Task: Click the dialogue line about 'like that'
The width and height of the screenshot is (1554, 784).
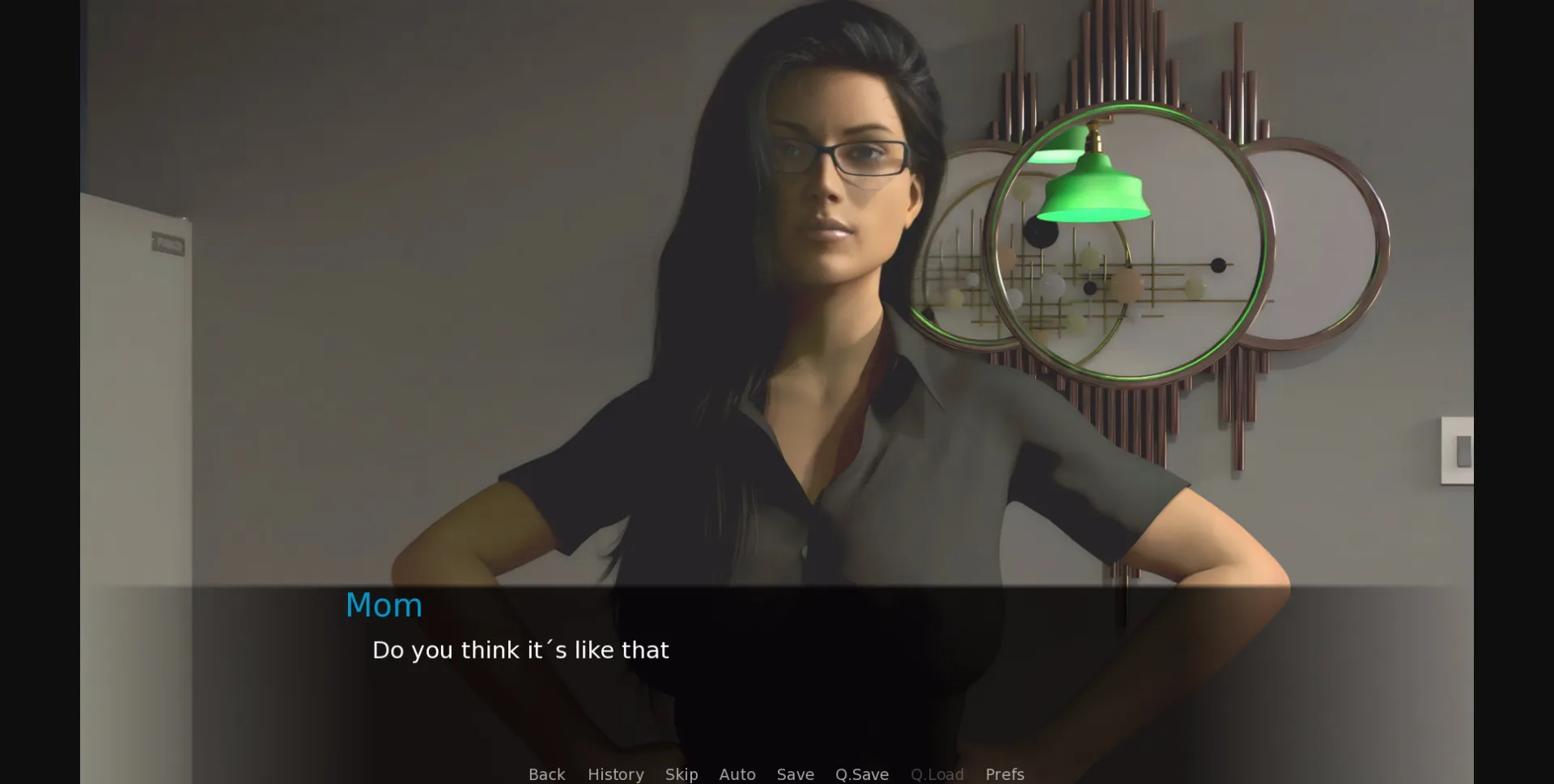Action: pyautogui.click(x=520, y=649)
